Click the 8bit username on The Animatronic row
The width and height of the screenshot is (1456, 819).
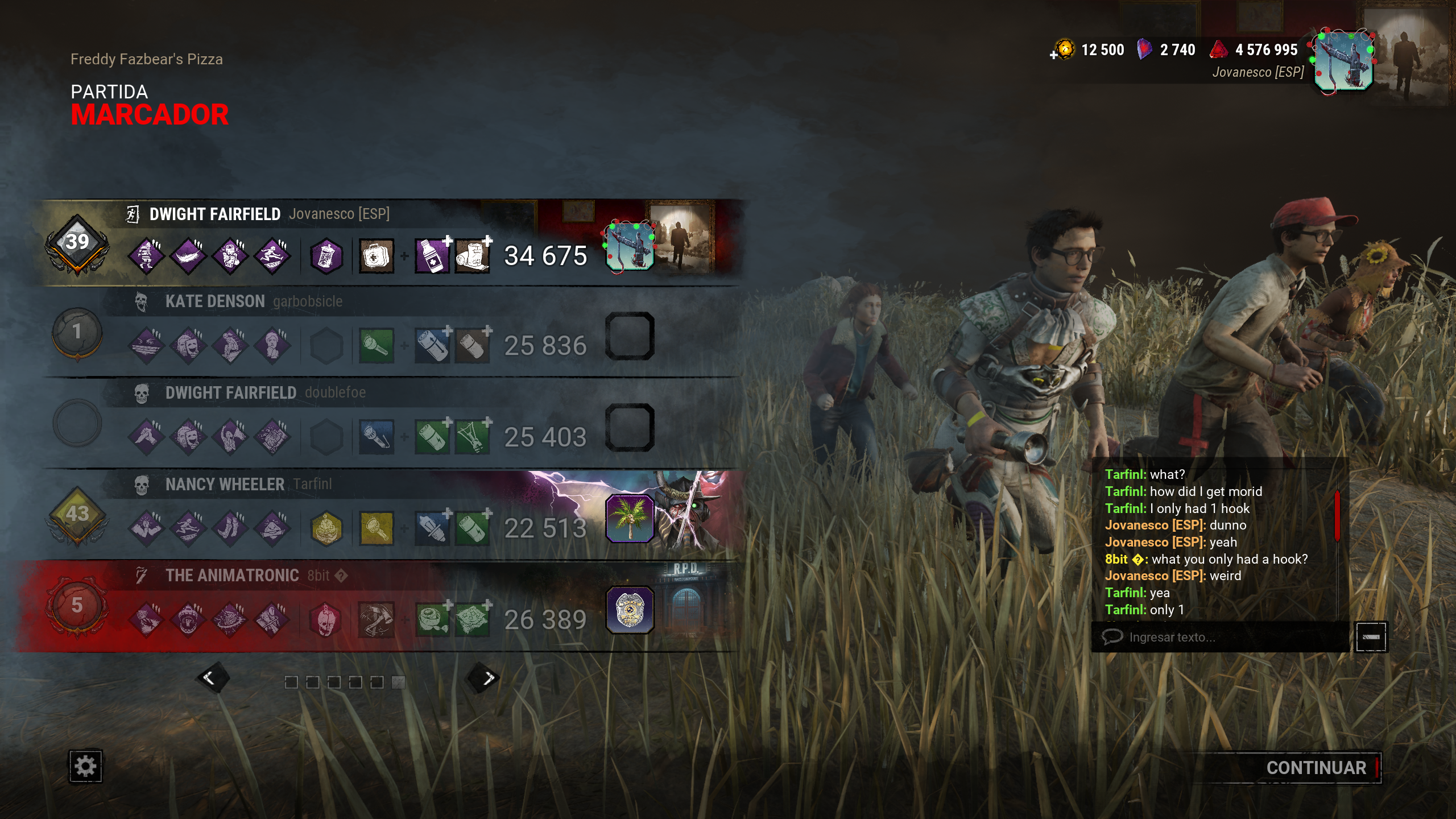(x=317, y=576)
